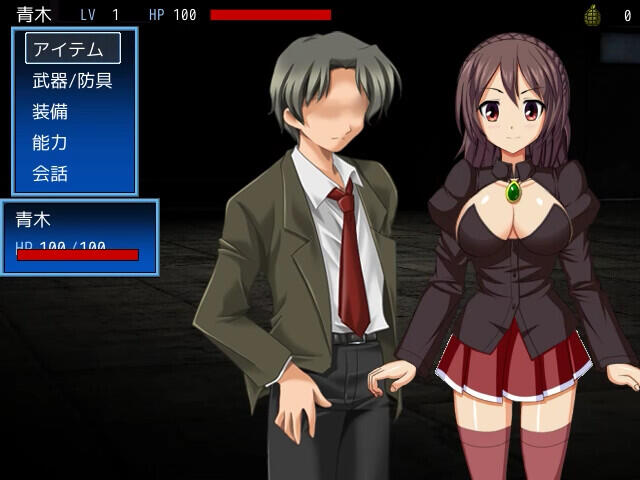Open the 能力 status option
The width and height of the screenshot is (640, 480).
click(x=50, y=142)
